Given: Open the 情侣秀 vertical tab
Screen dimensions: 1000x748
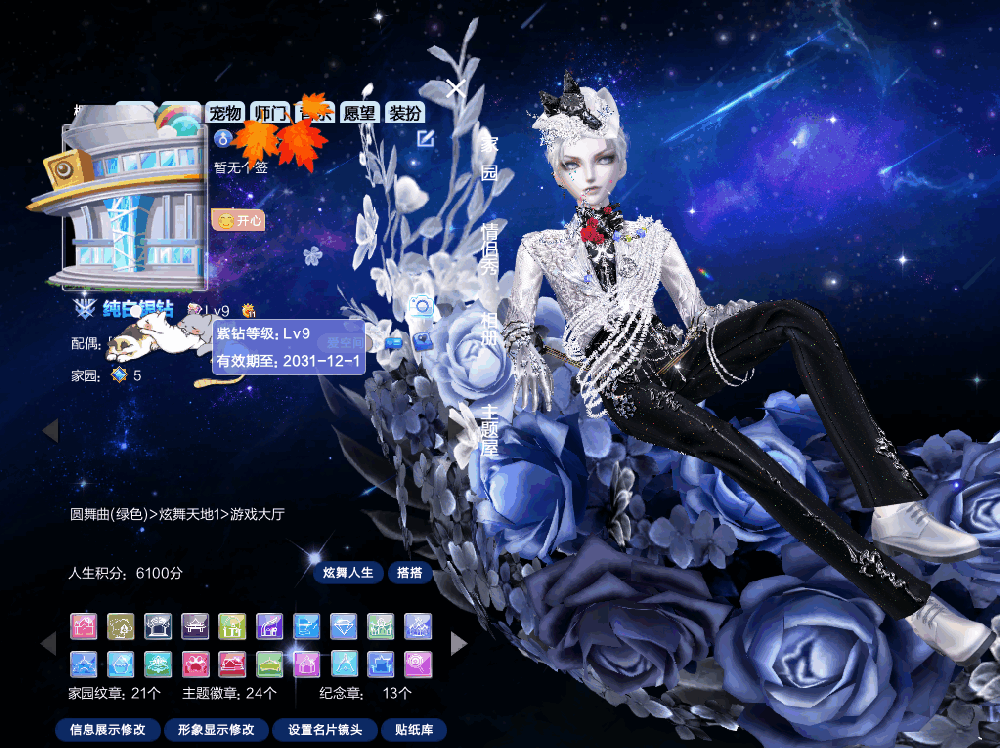Looking at the screenshot, I should 489,248.
